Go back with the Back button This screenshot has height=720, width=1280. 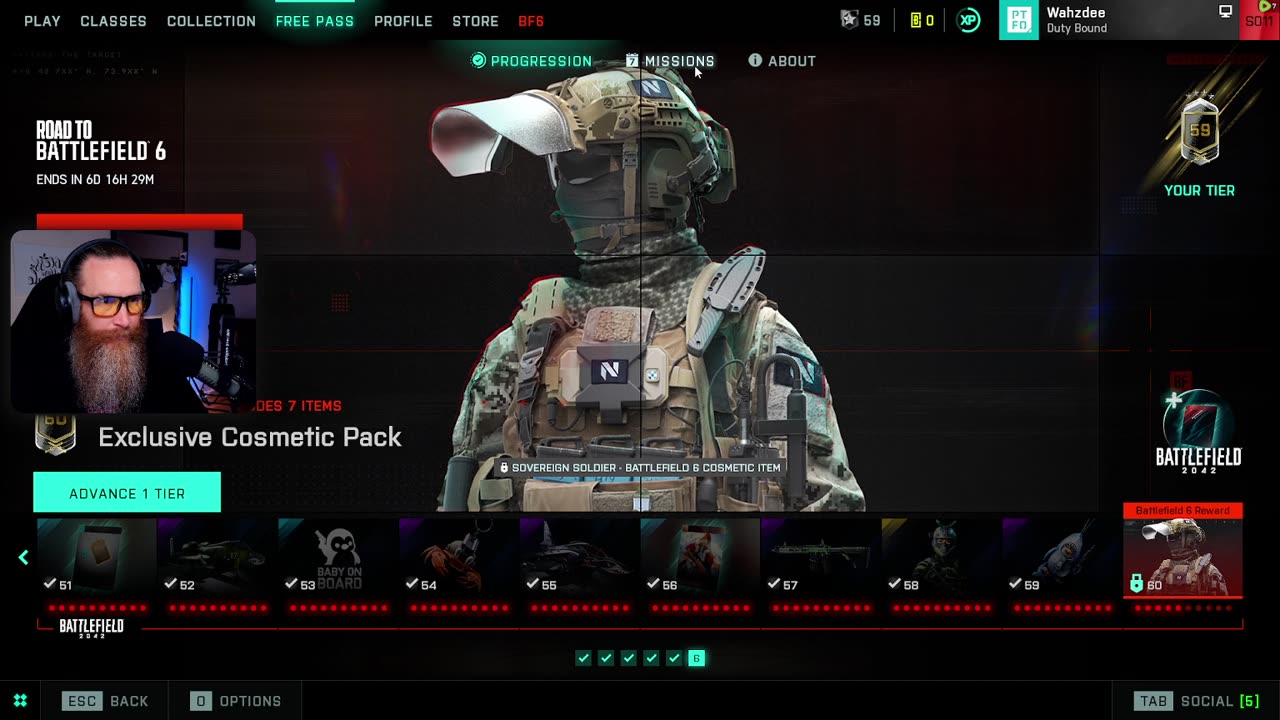[x=105, y=701]
